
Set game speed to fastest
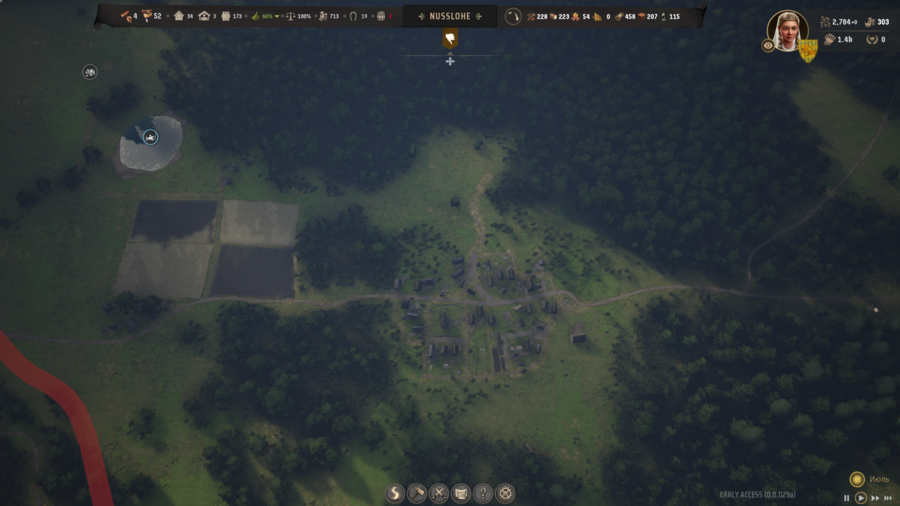click(887, 497)
